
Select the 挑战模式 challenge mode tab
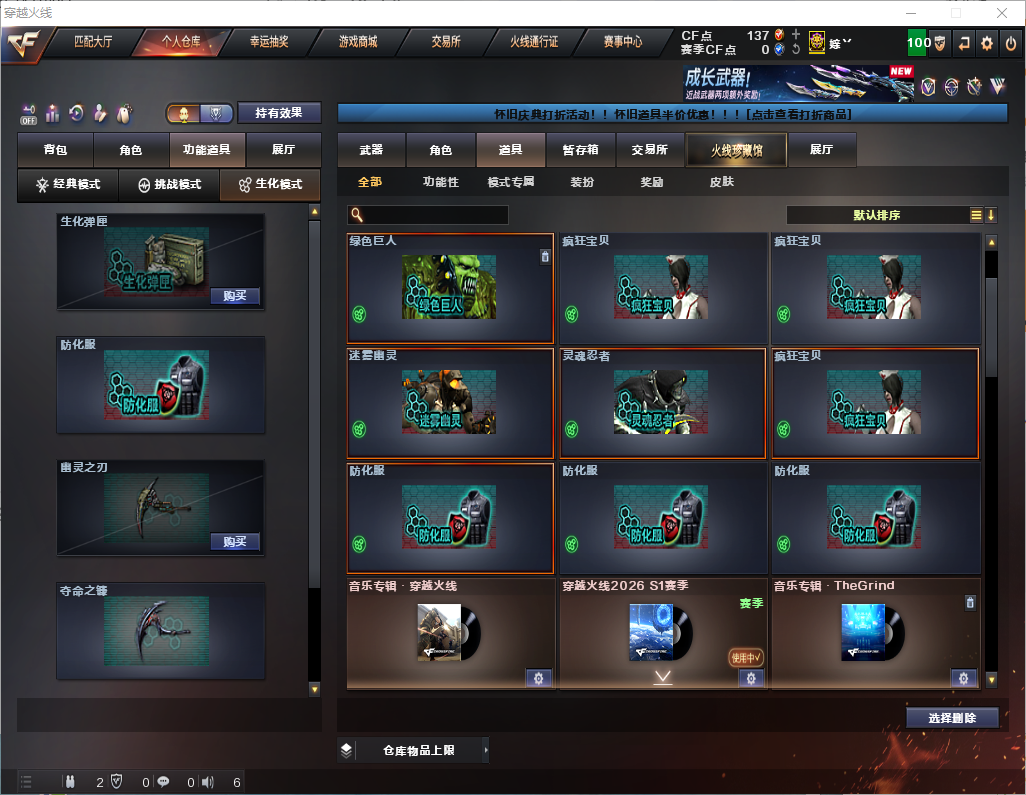point(169,185)
